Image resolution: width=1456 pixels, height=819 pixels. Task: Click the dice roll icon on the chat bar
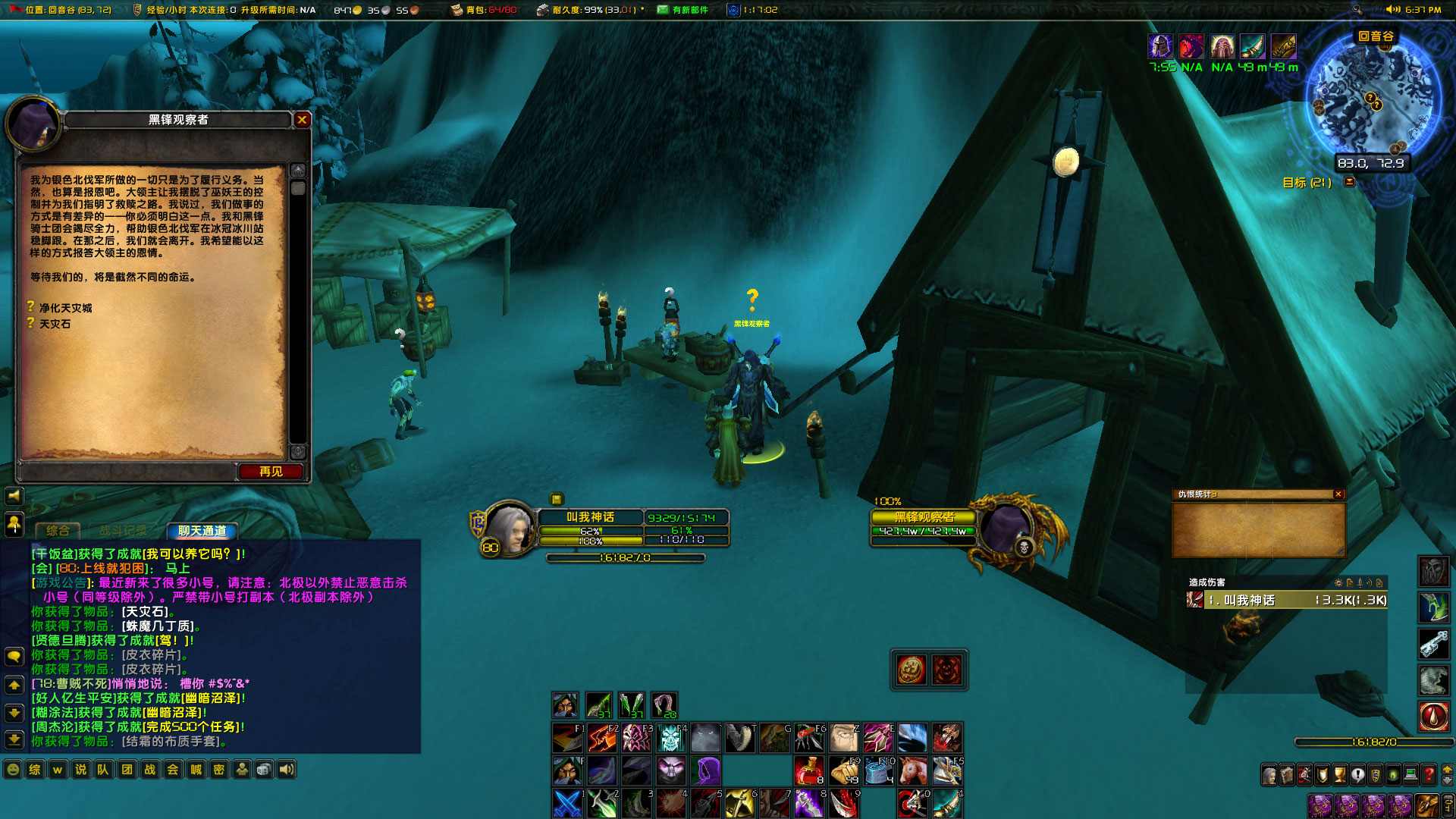pos(263,770)
